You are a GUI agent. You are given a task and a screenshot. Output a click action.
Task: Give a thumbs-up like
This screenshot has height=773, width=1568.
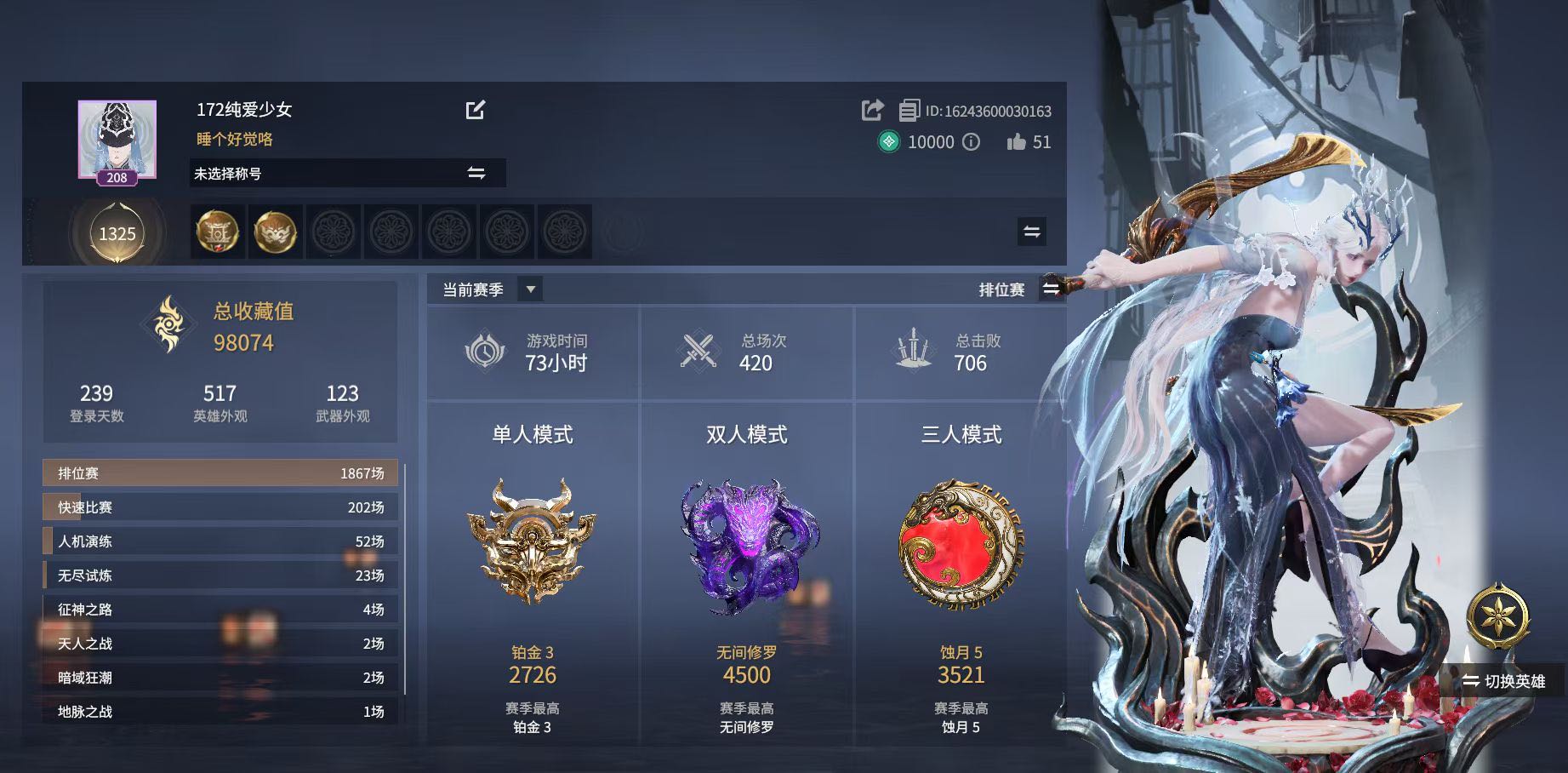[1016, 142]
